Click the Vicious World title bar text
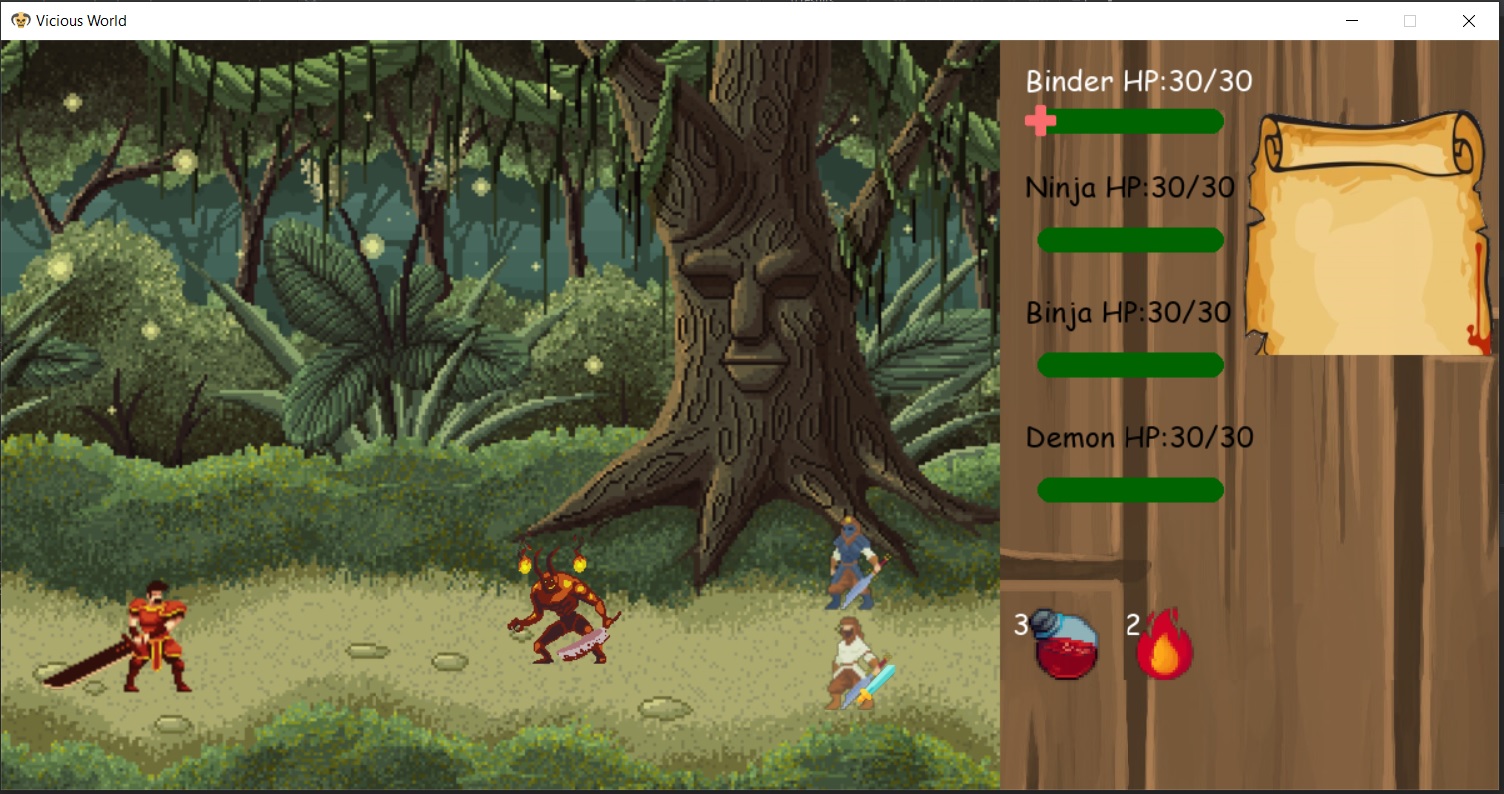 tap(84, 20)
